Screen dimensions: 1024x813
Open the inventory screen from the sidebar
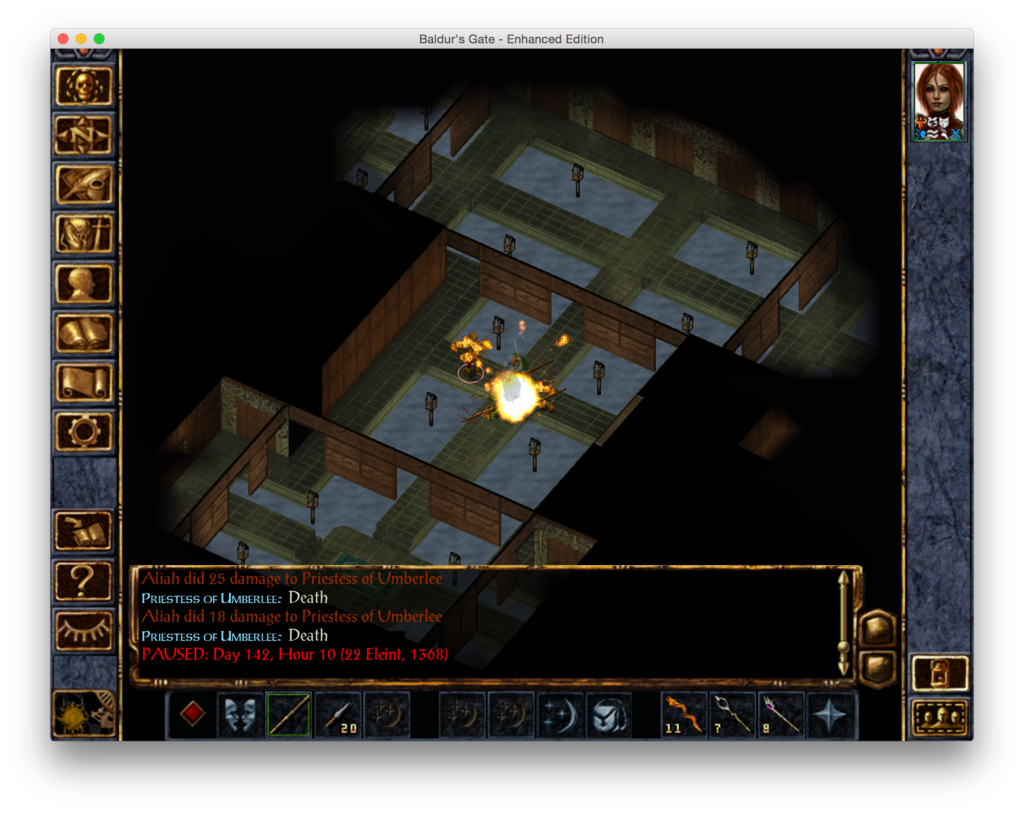[84, 234]
